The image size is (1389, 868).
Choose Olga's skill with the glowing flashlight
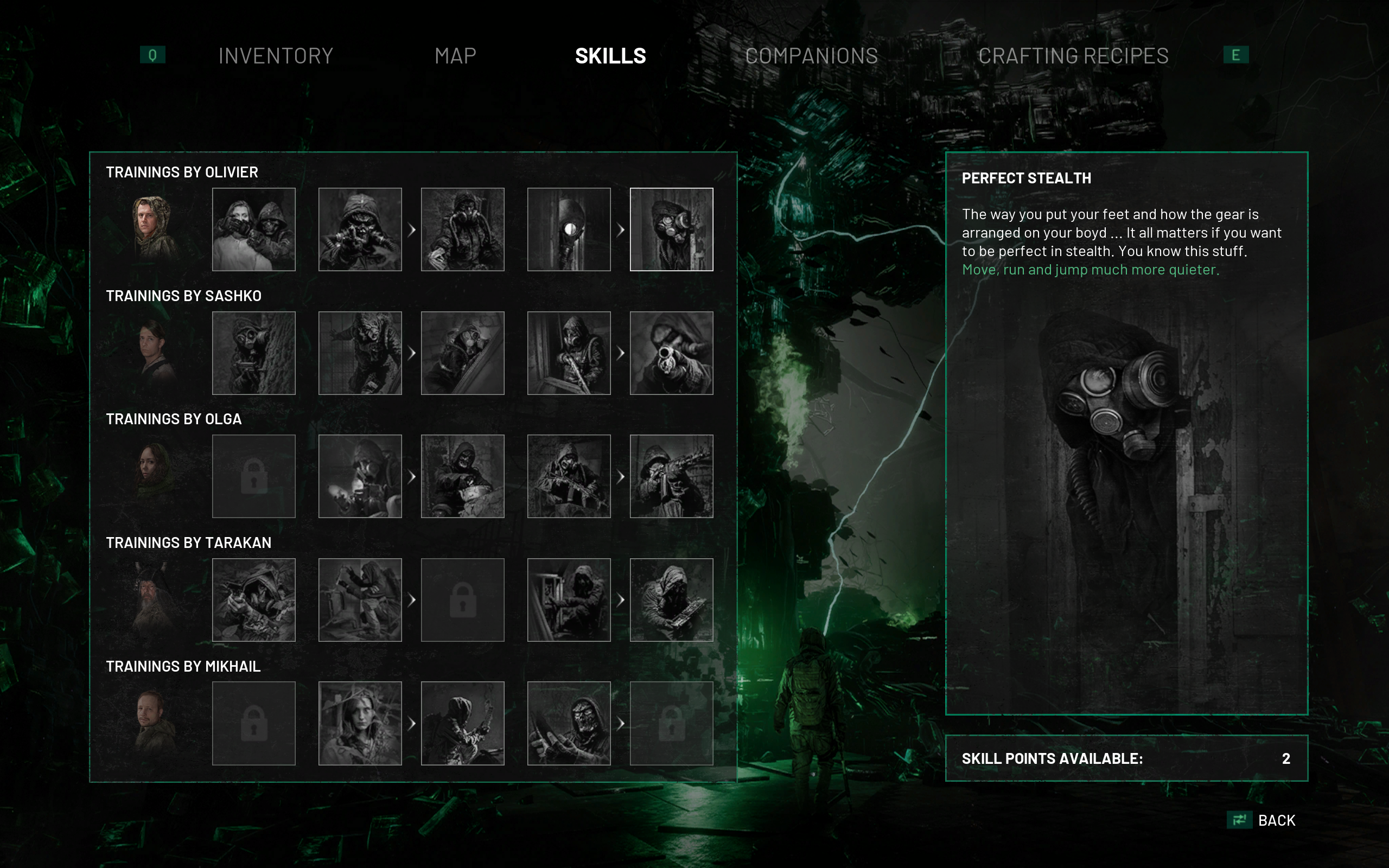click(360, 476)
